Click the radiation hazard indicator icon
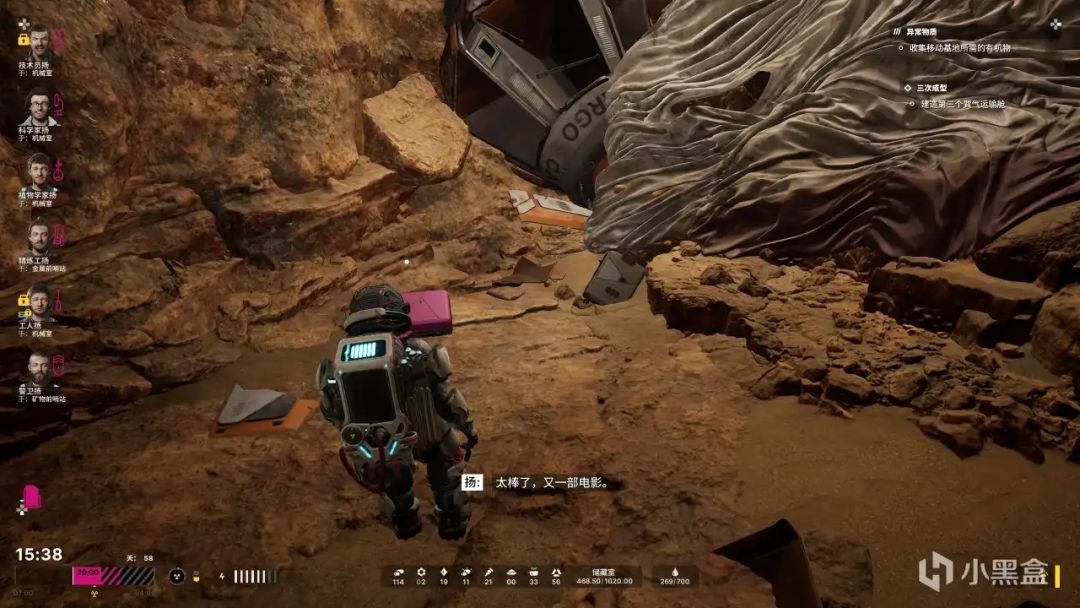This screenshot has height=608, width=1080. (x=176, y=576)
